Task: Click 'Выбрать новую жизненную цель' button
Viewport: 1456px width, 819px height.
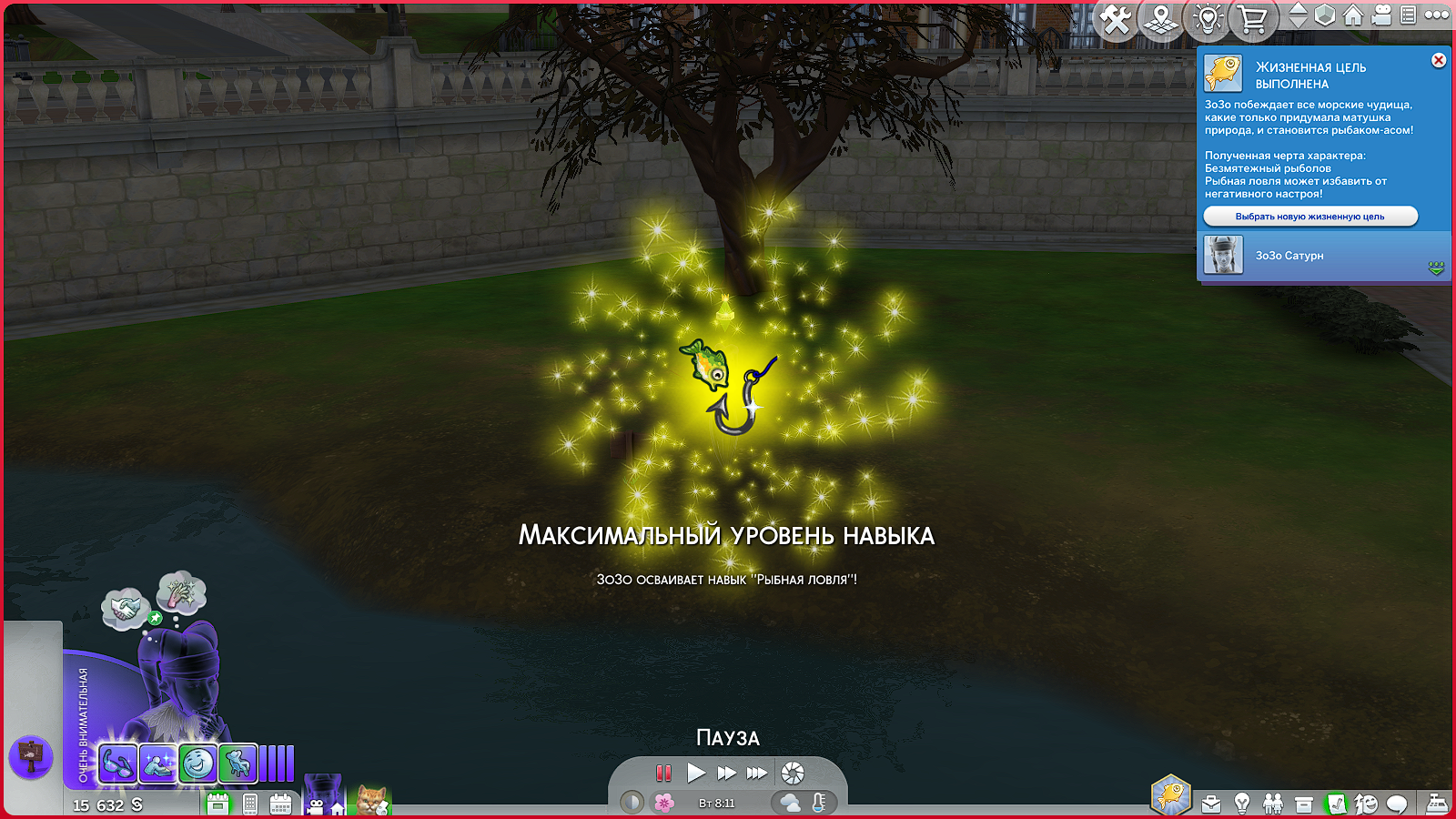Action: 1311,217
